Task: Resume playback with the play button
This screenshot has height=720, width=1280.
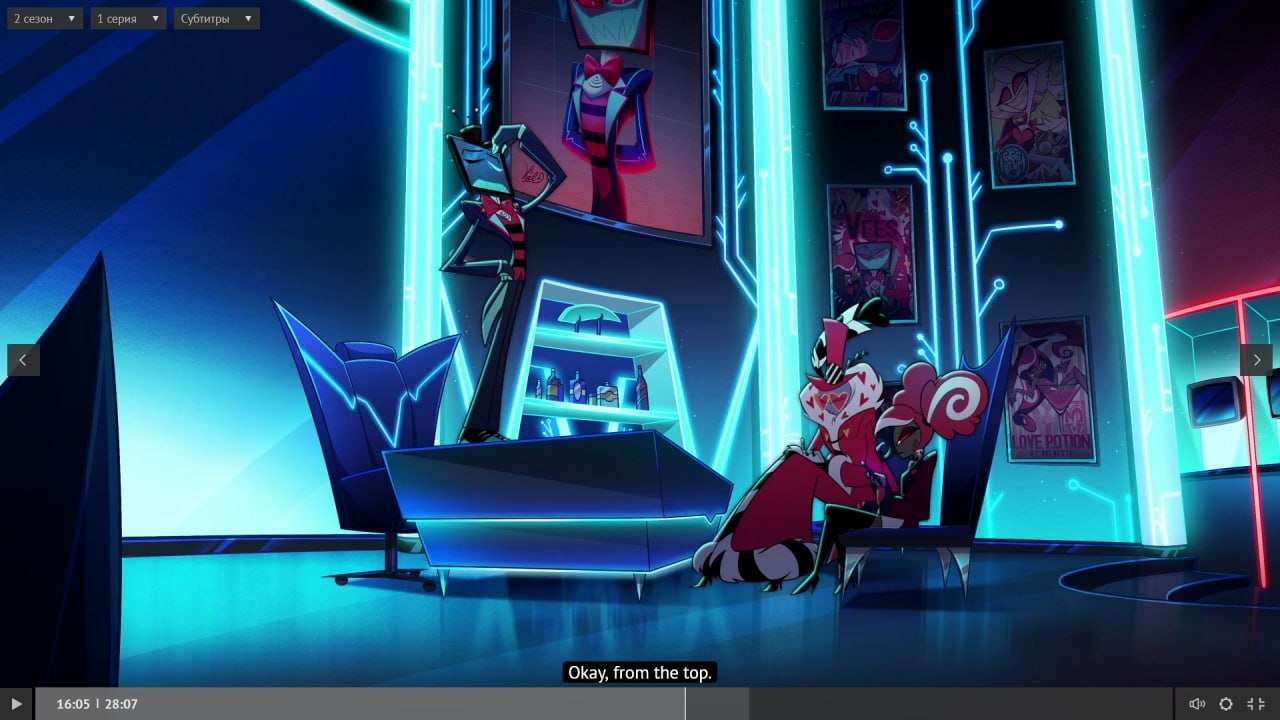Action: coord(16,704)
